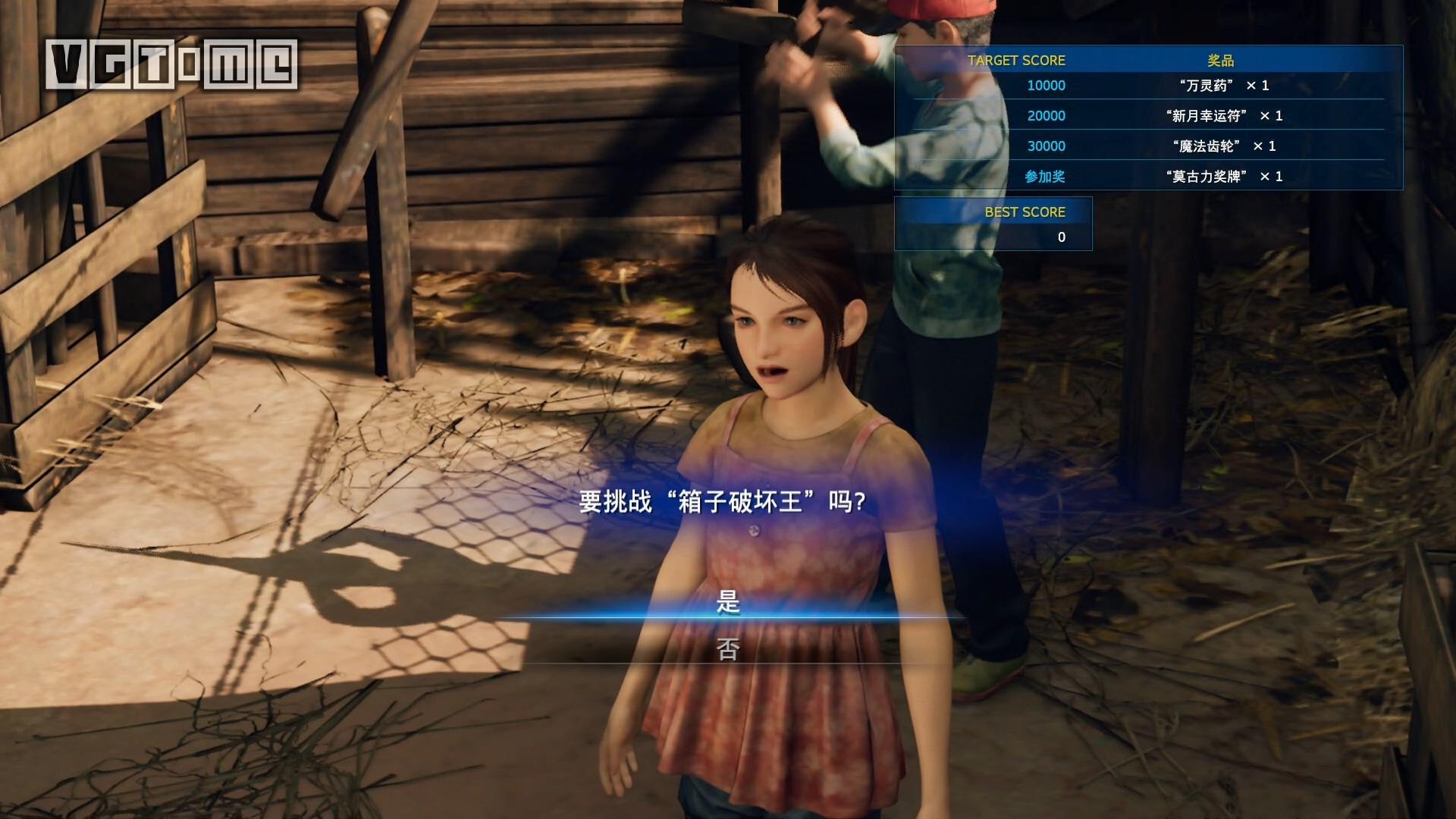Choose 是 to start the crate challenge
The height and width of the screenshot is (819, 1456).
coord(728,603)
